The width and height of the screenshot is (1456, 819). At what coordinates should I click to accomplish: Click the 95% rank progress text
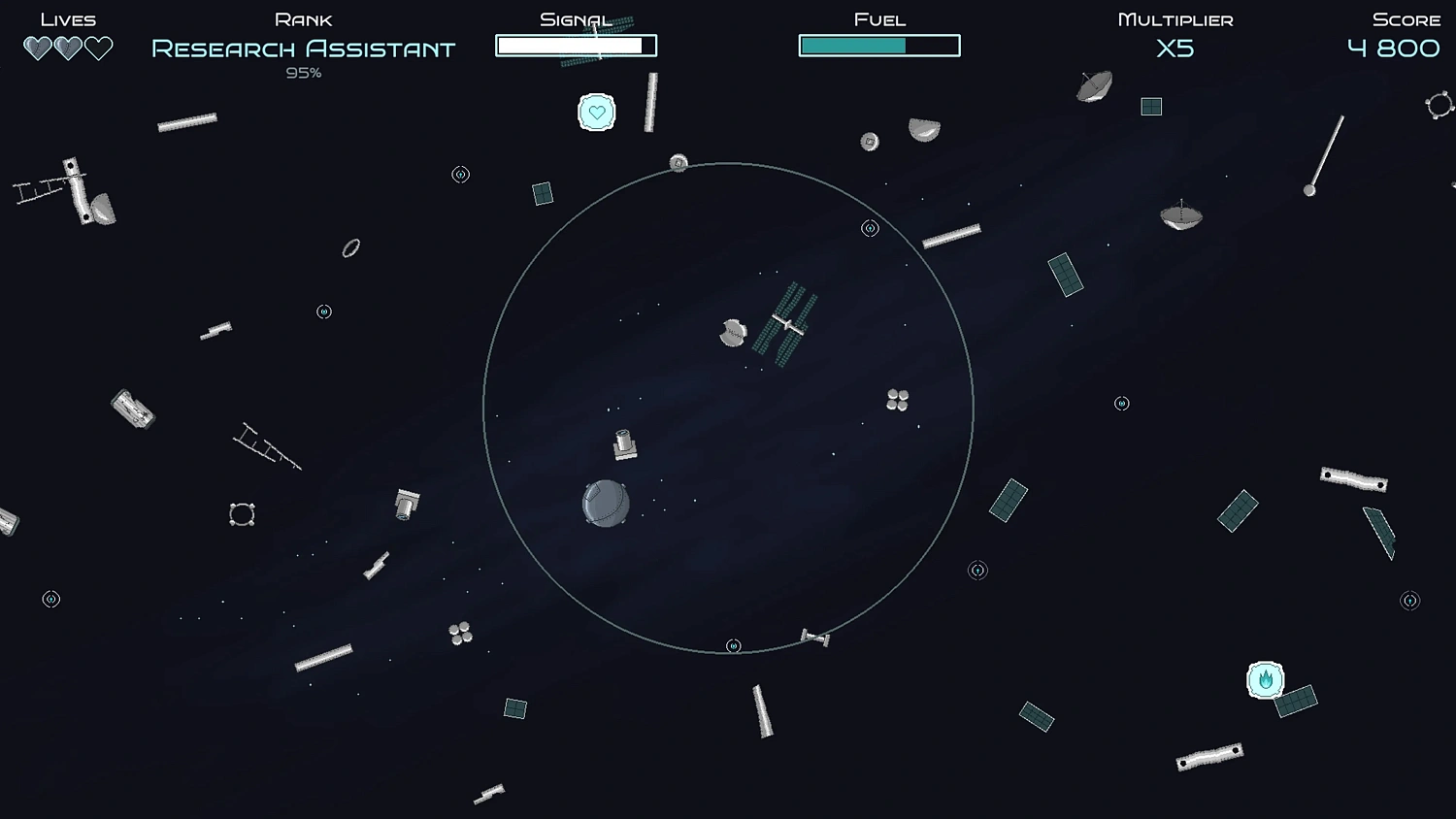coord(302,72)
